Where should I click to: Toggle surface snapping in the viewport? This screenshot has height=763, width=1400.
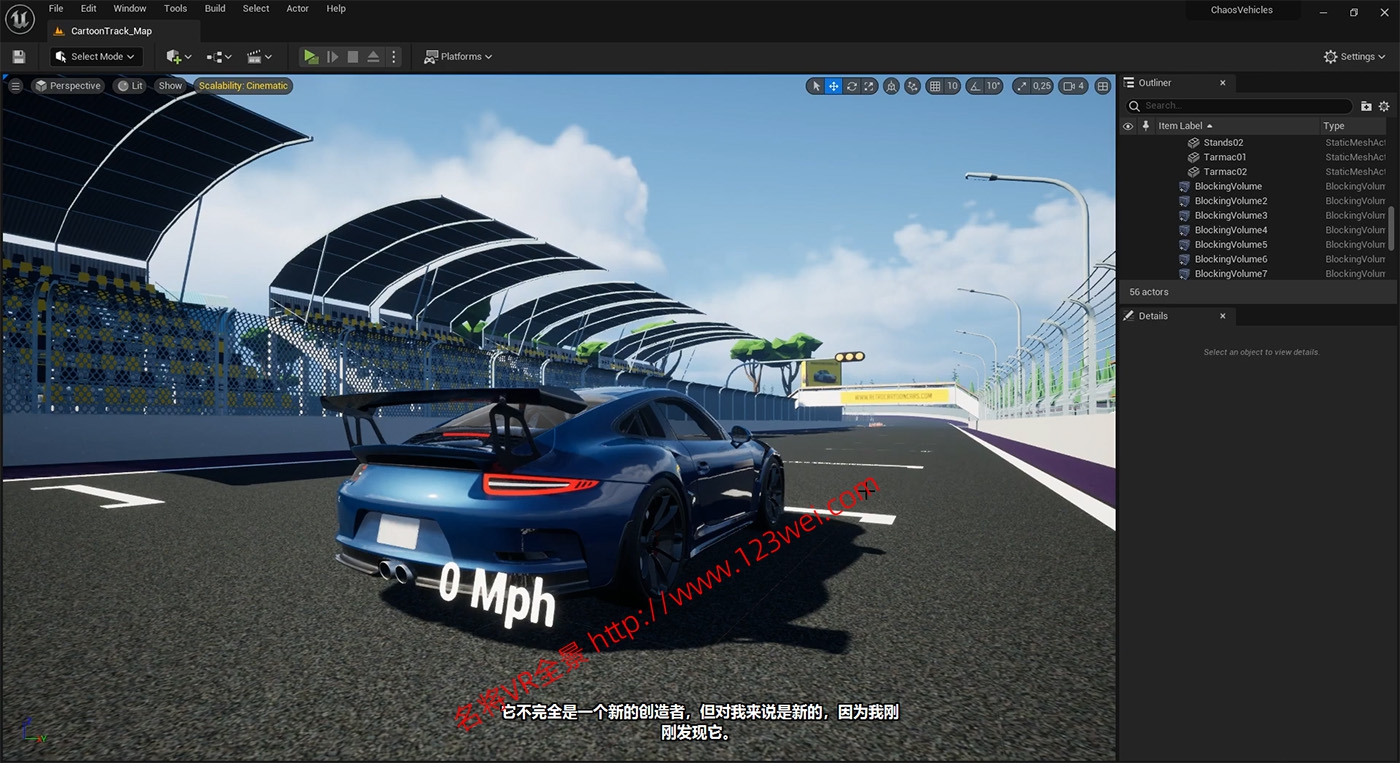coord(911,86)
